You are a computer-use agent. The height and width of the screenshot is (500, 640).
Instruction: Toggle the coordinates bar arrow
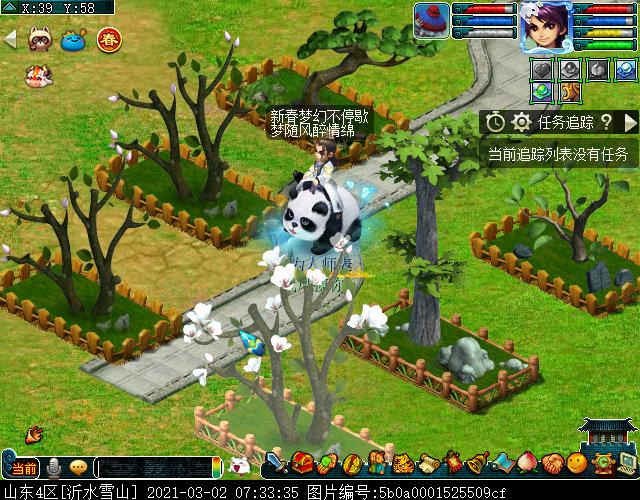pos(9,7)
